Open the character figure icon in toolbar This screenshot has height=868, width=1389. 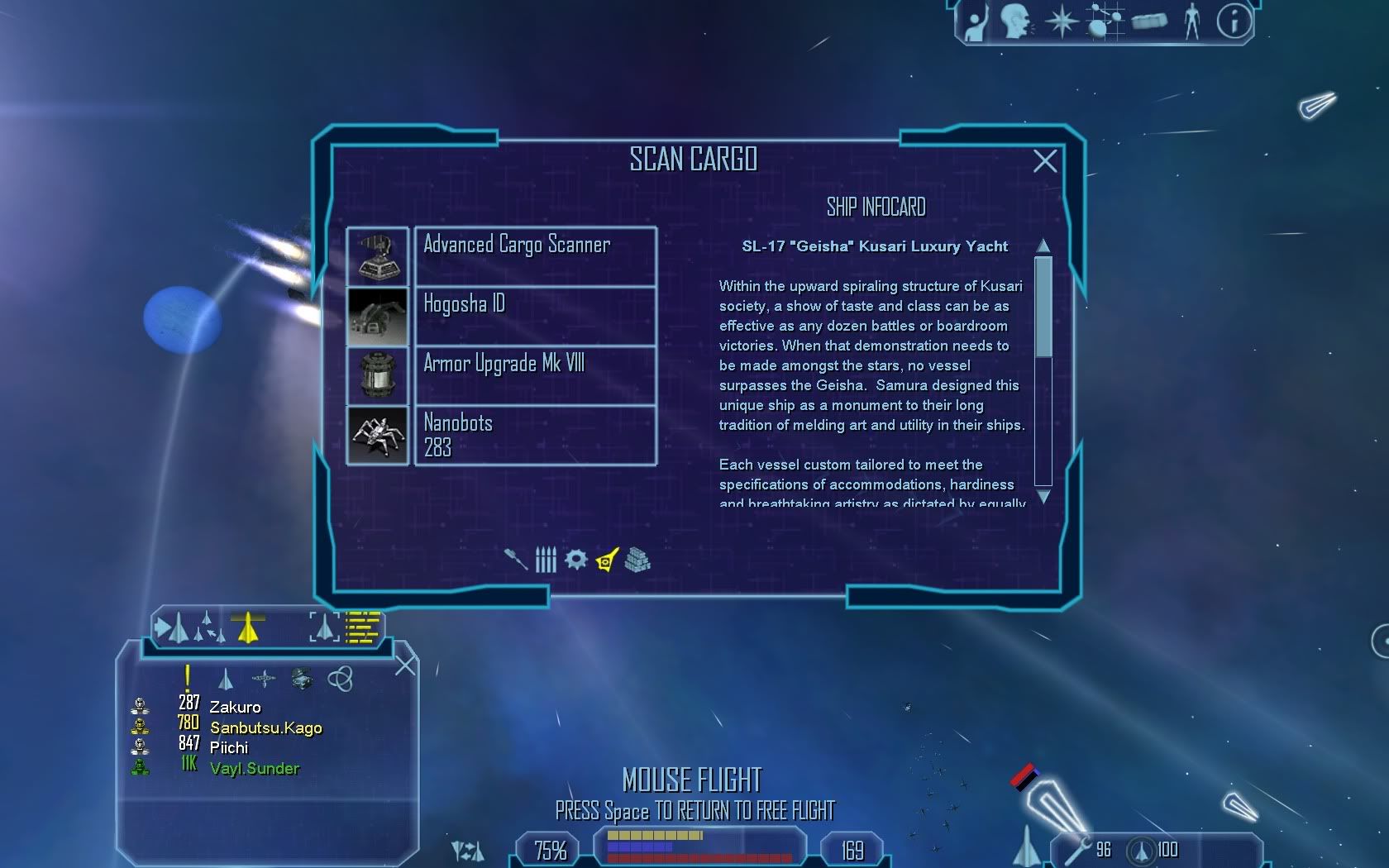coord(1191,21)
